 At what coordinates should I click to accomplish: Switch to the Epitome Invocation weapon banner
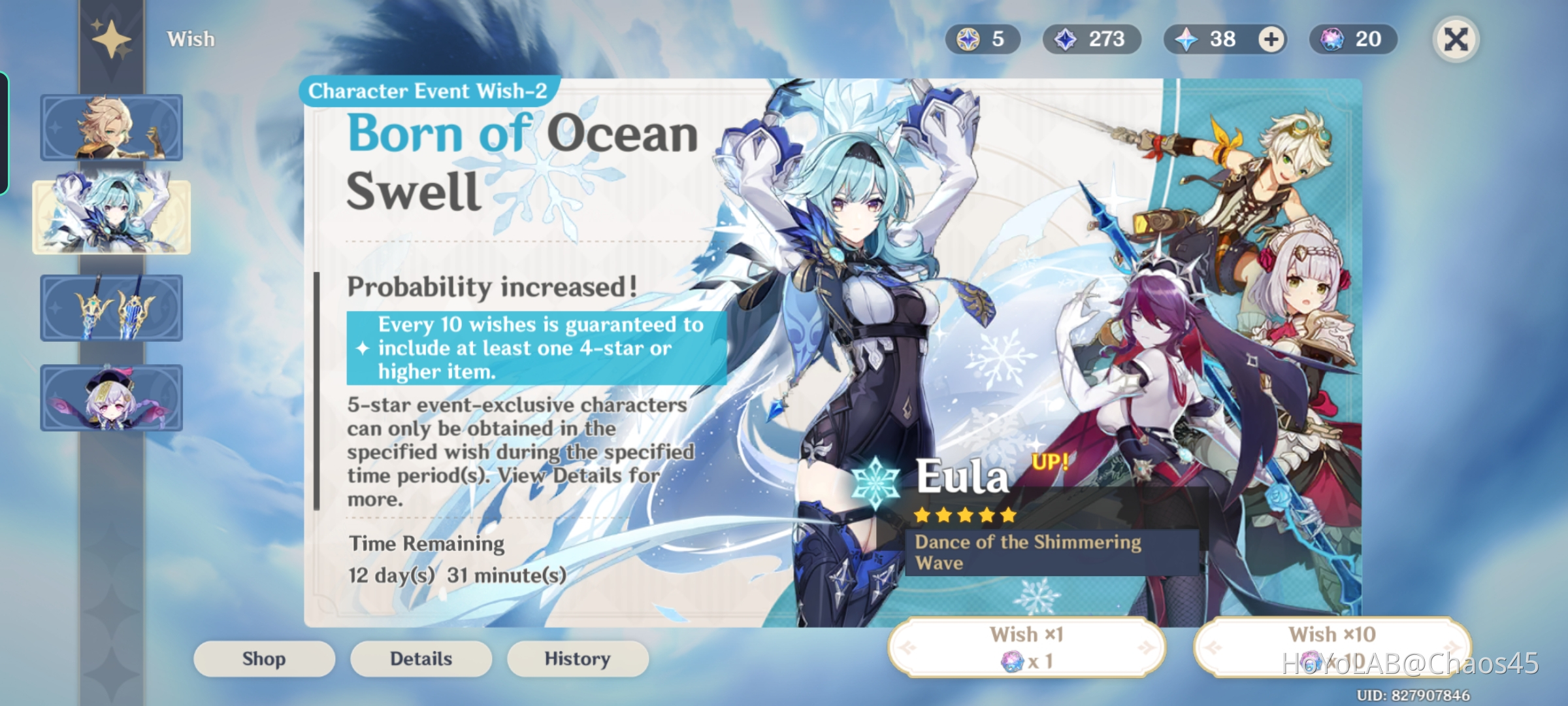coord(112,307)
